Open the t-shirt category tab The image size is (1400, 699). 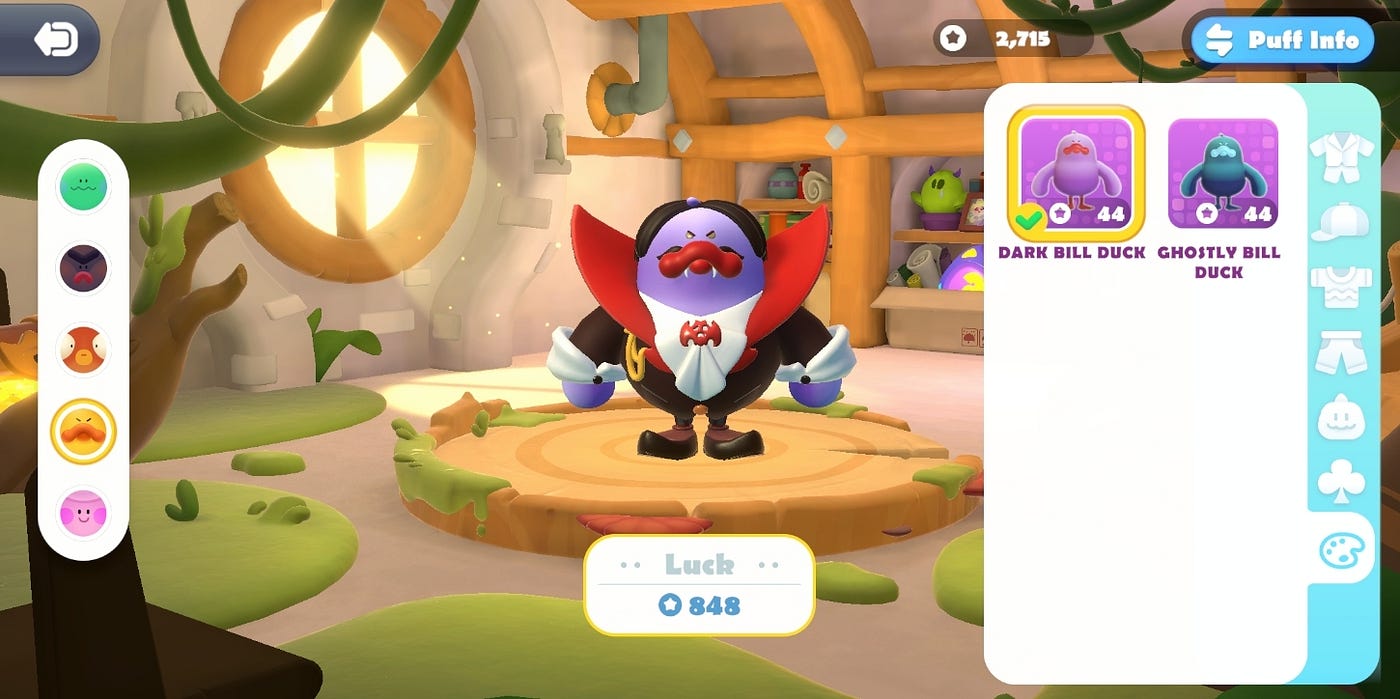1341,288
